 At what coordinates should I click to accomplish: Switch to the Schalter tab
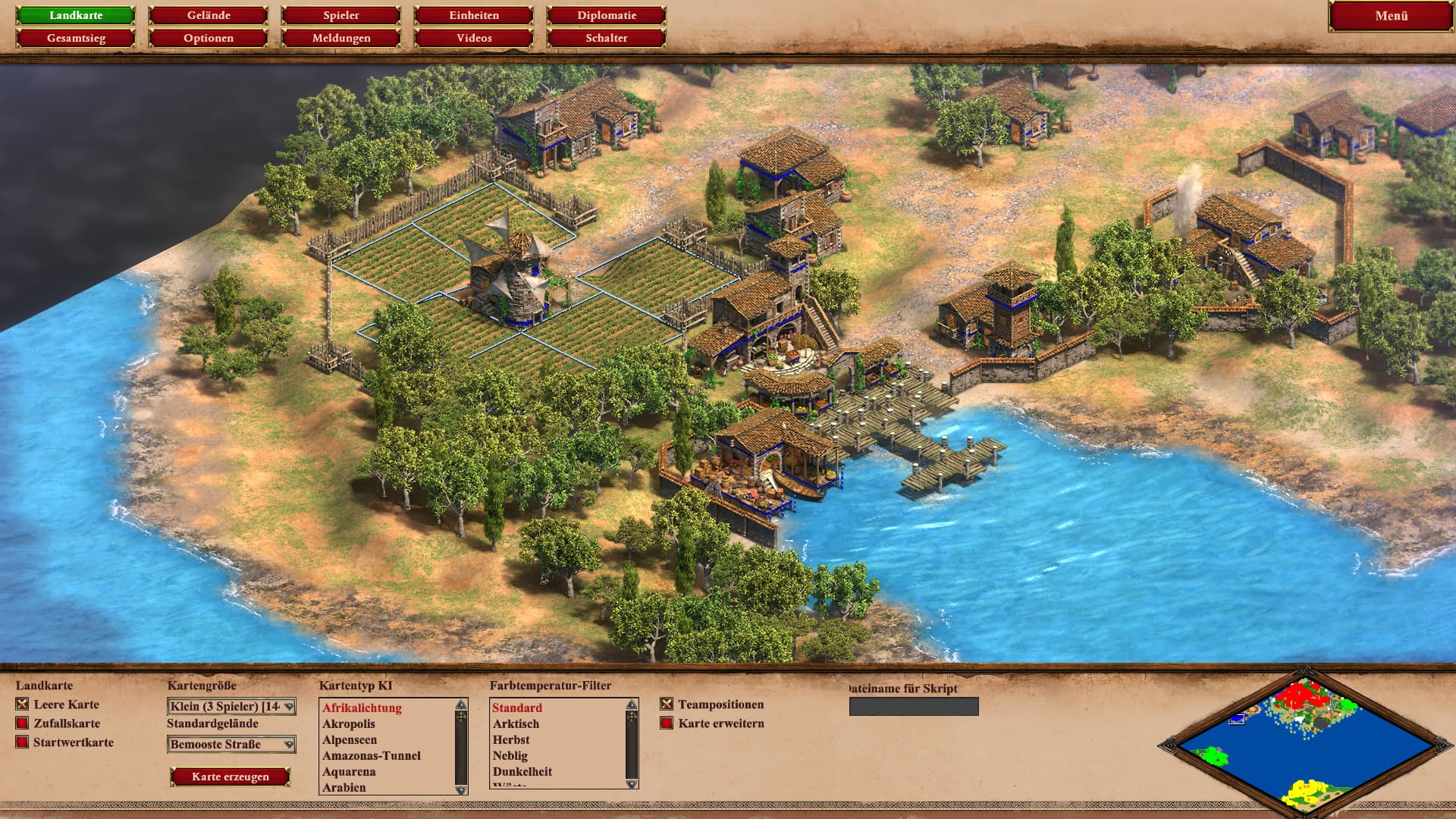point(607,38)
